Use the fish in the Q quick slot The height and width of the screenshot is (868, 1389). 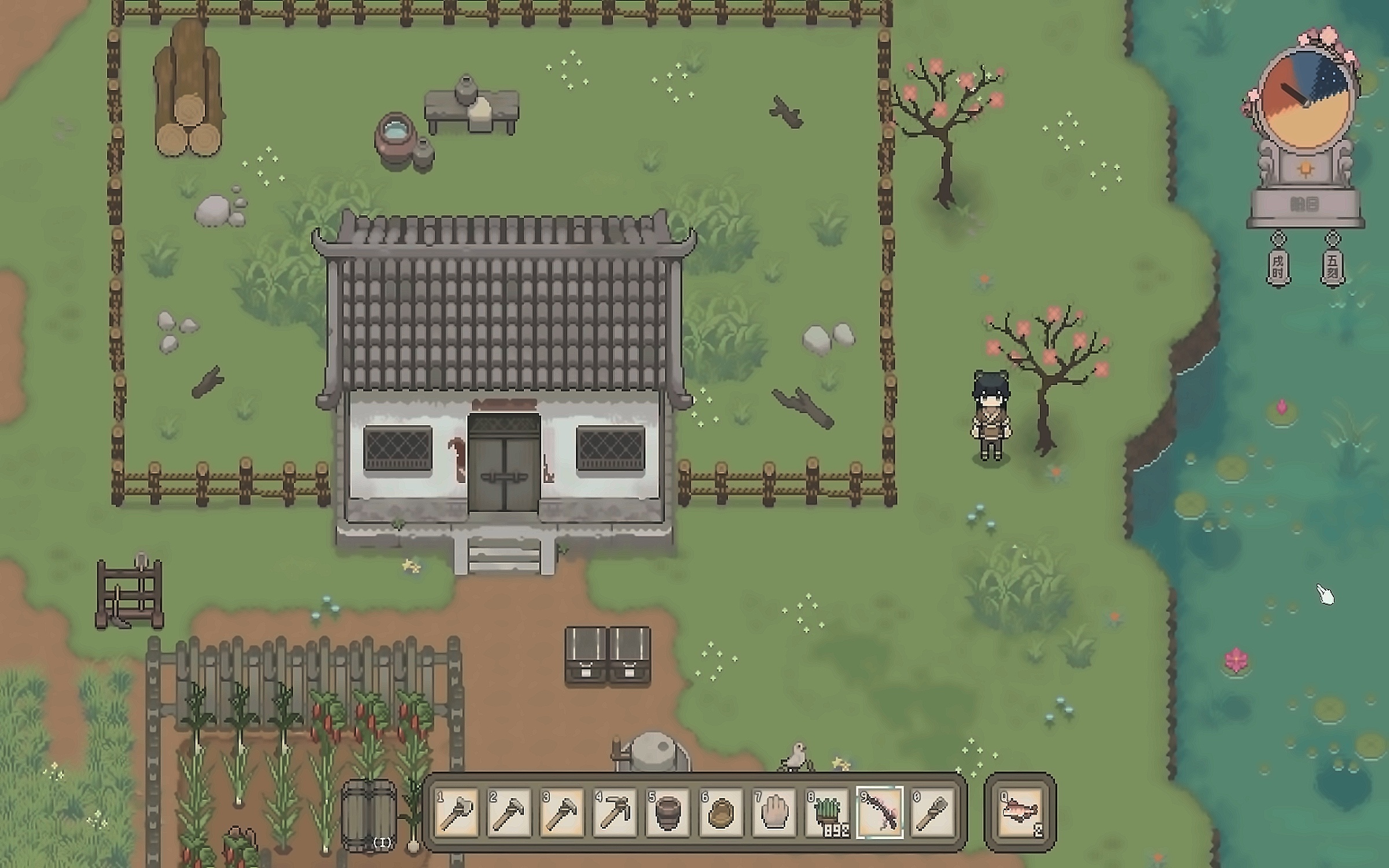(x=1021, y=812)
